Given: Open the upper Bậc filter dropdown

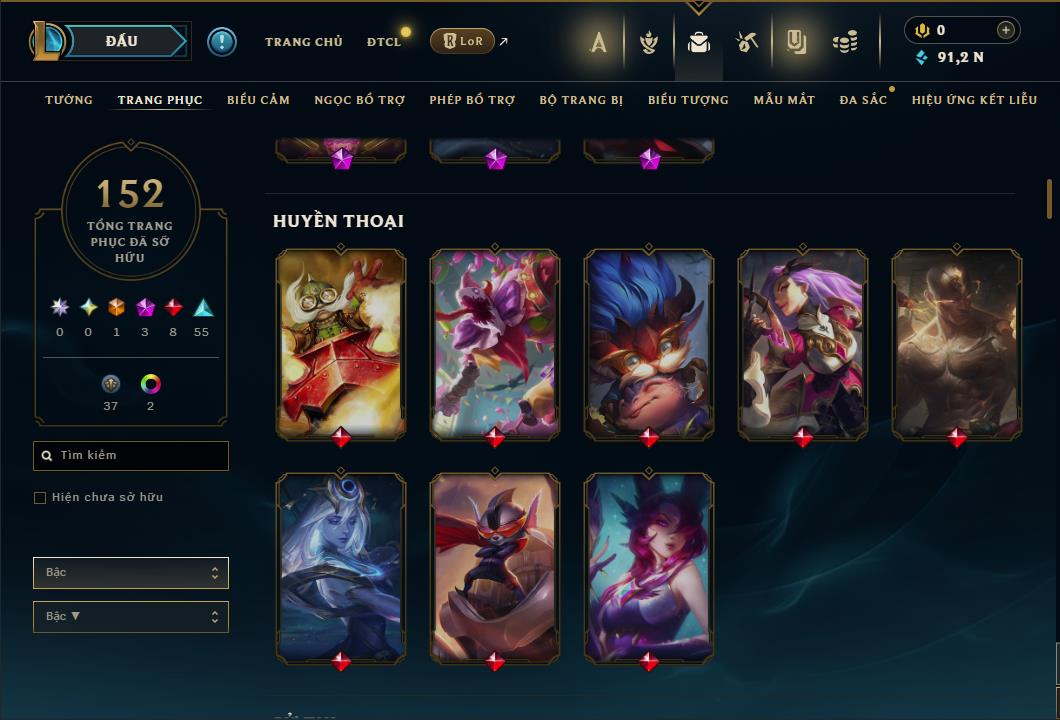Looking at the screenshot, I should tap(131, 573).
